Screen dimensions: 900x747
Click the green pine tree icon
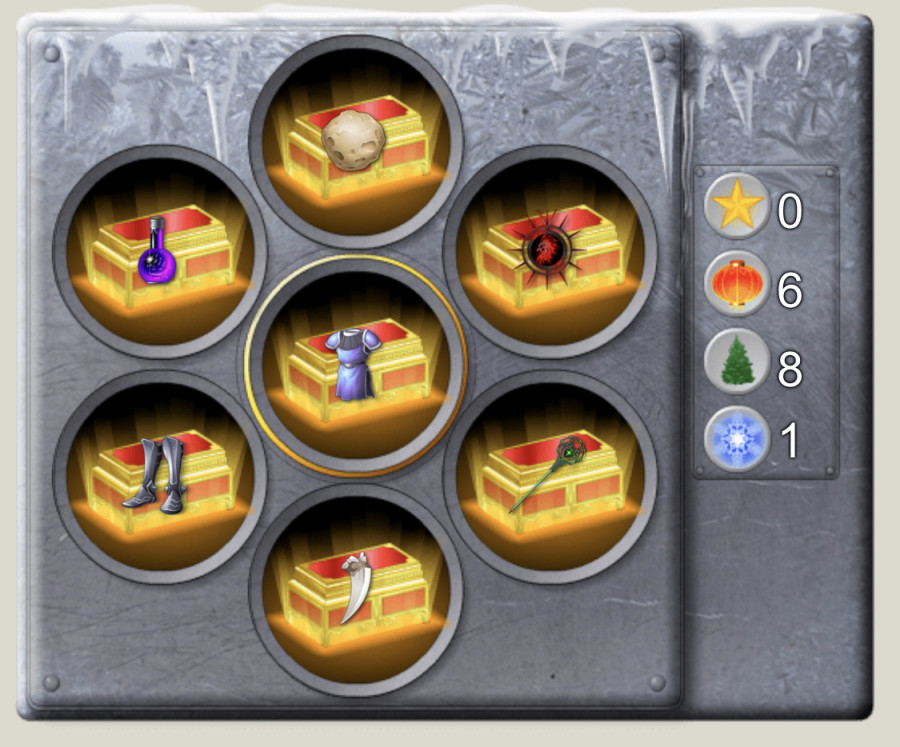point(737,361)
